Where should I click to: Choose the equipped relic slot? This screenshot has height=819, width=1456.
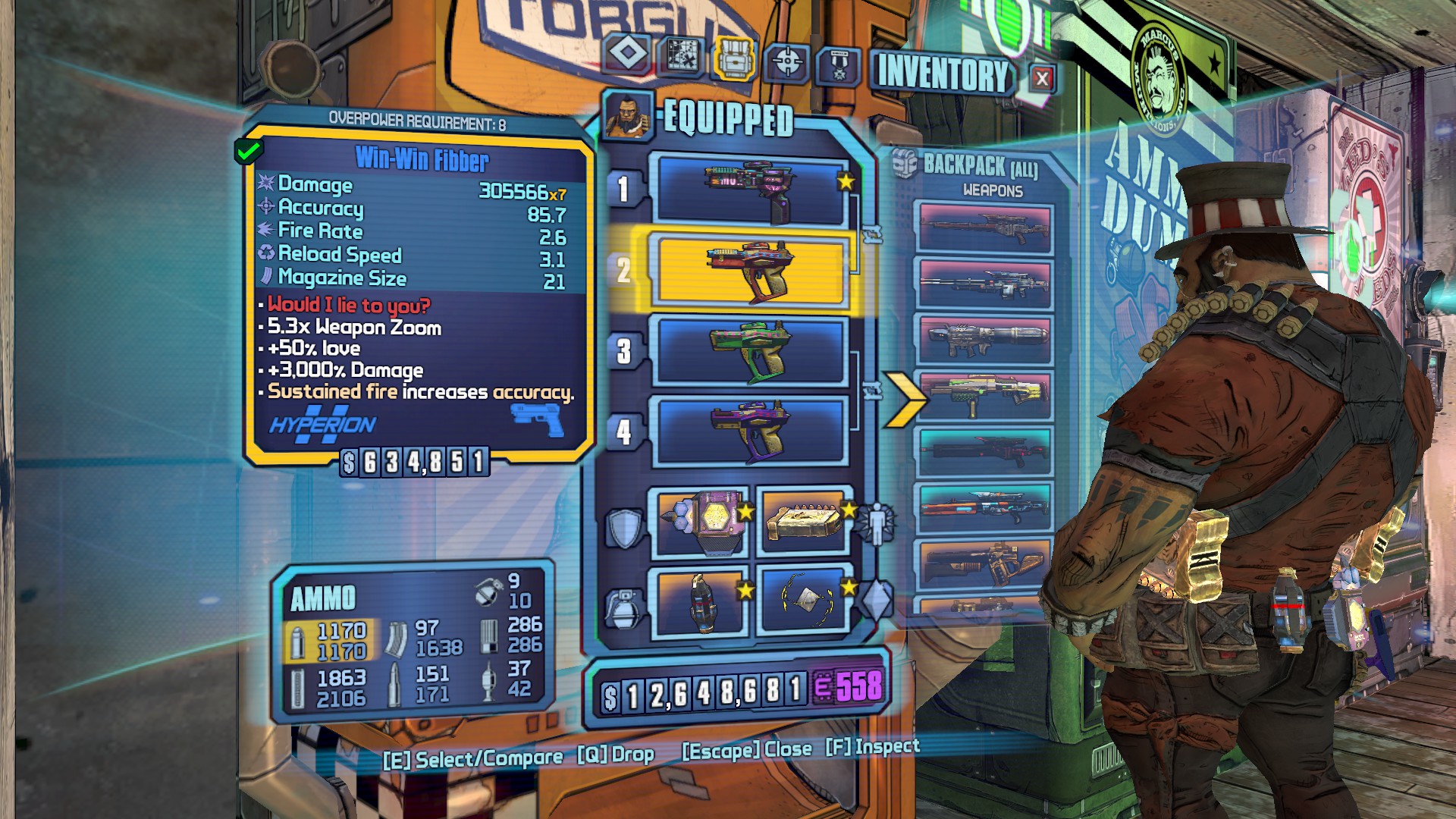click(x=804, y=601)
